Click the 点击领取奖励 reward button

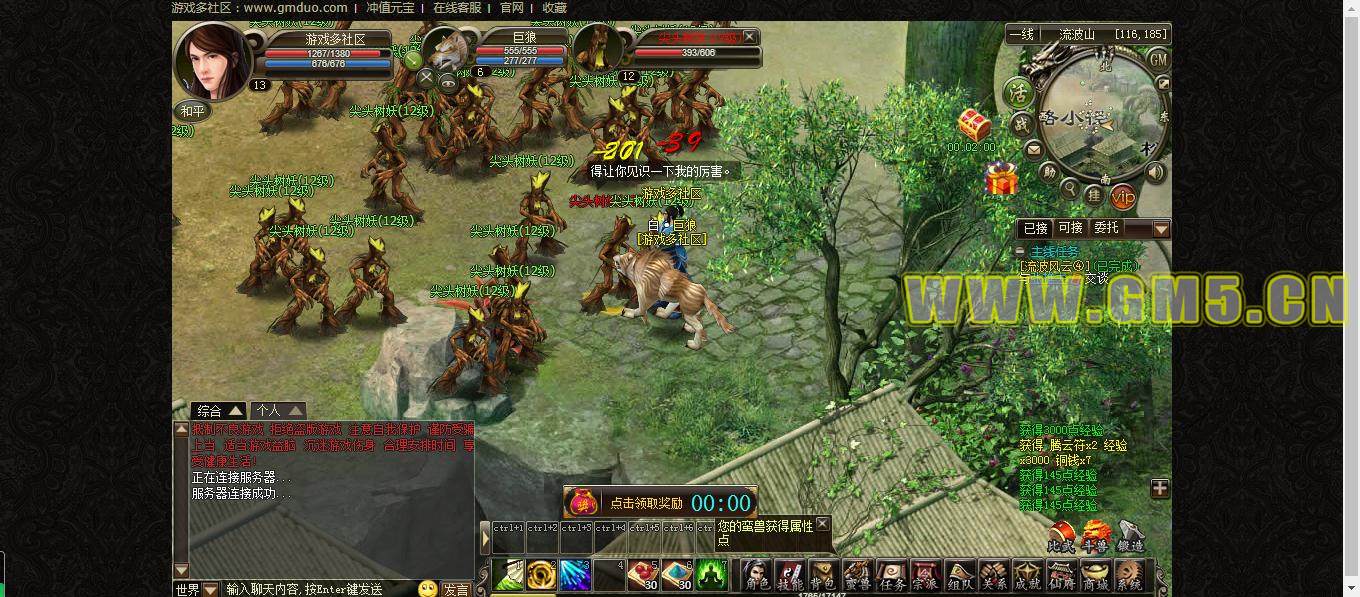(x=646, y=503)
